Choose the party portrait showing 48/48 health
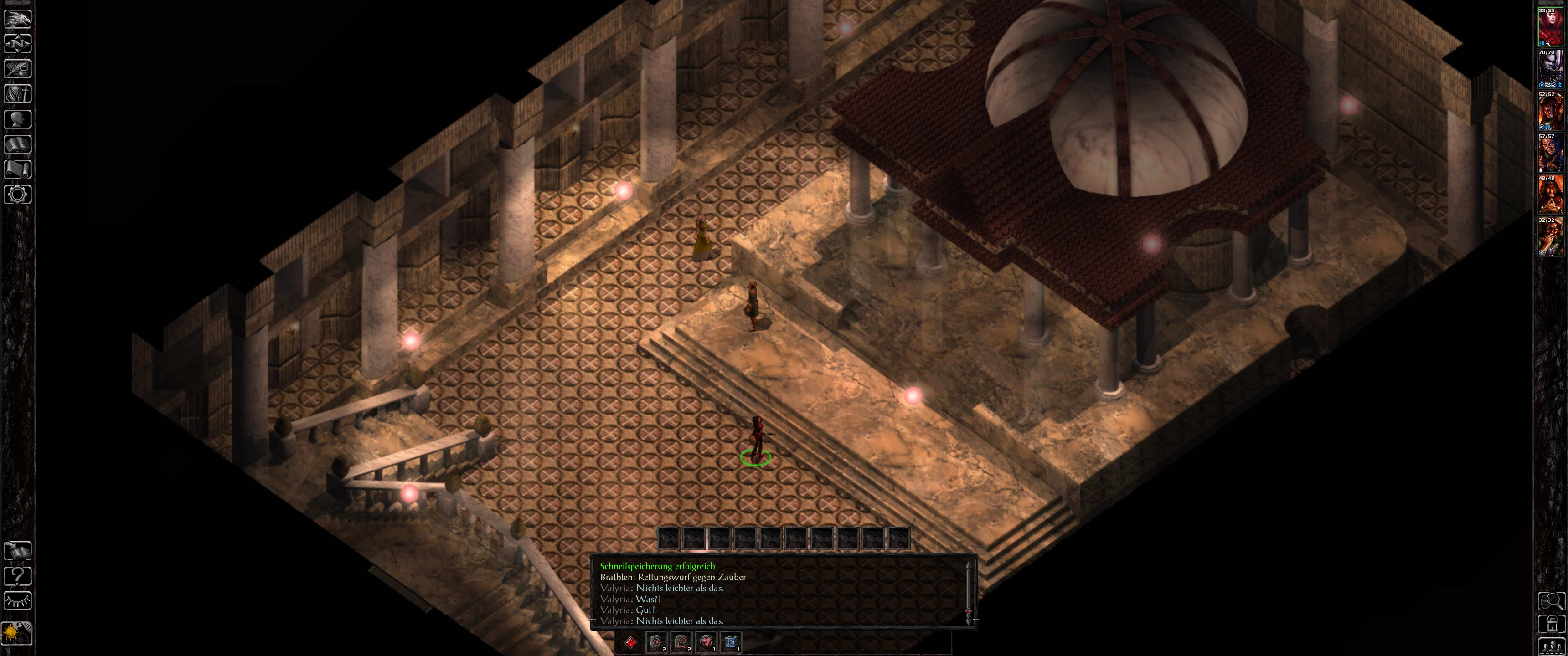1568x656 pixels. pyautogui.click(x=1550, y=194)
